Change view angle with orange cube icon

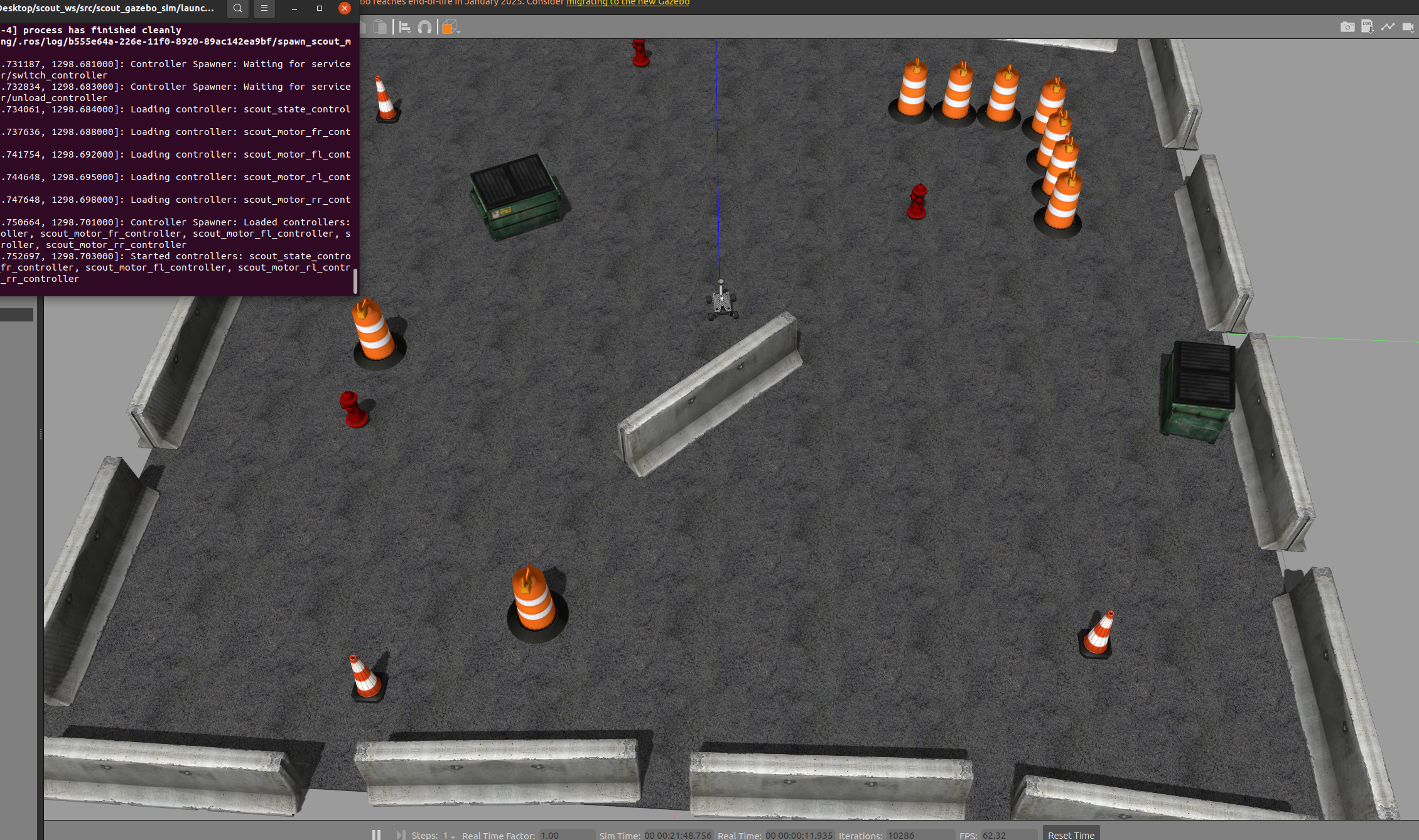click(449, 27)
